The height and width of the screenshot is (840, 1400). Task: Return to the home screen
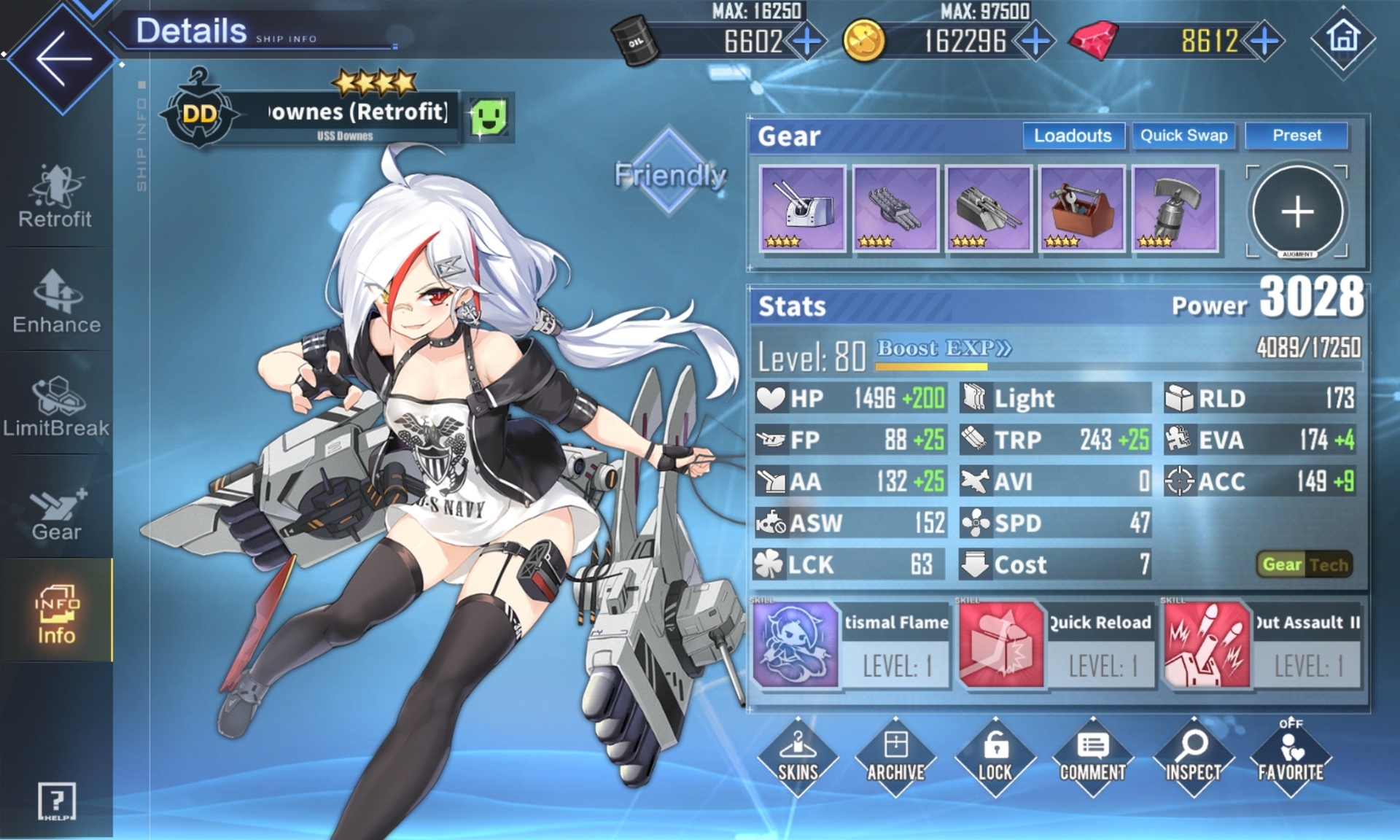[x=1343, y=38]
